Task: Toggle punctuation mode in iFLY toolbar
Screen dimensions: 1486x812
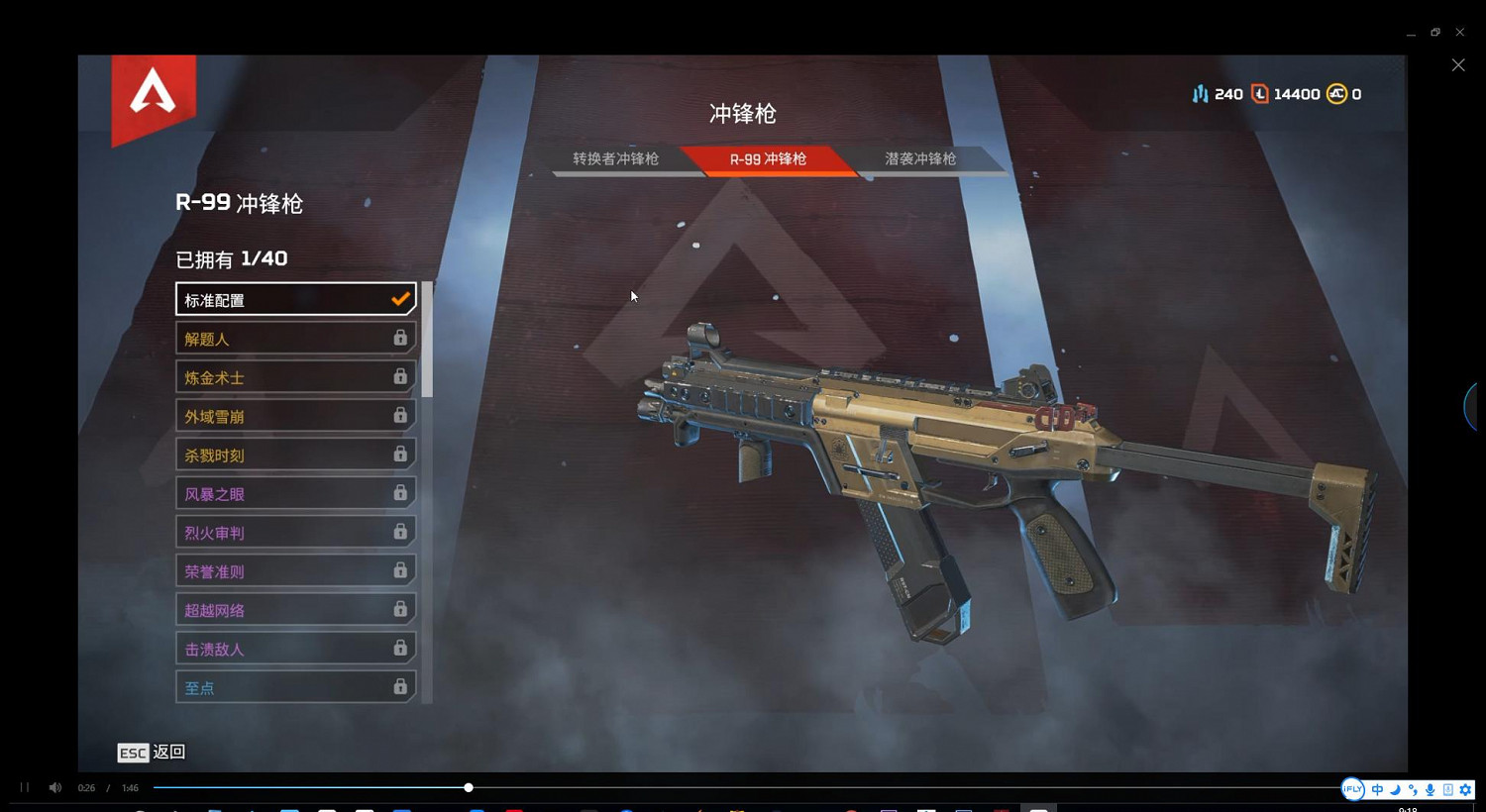Action: click(1413, 789)
